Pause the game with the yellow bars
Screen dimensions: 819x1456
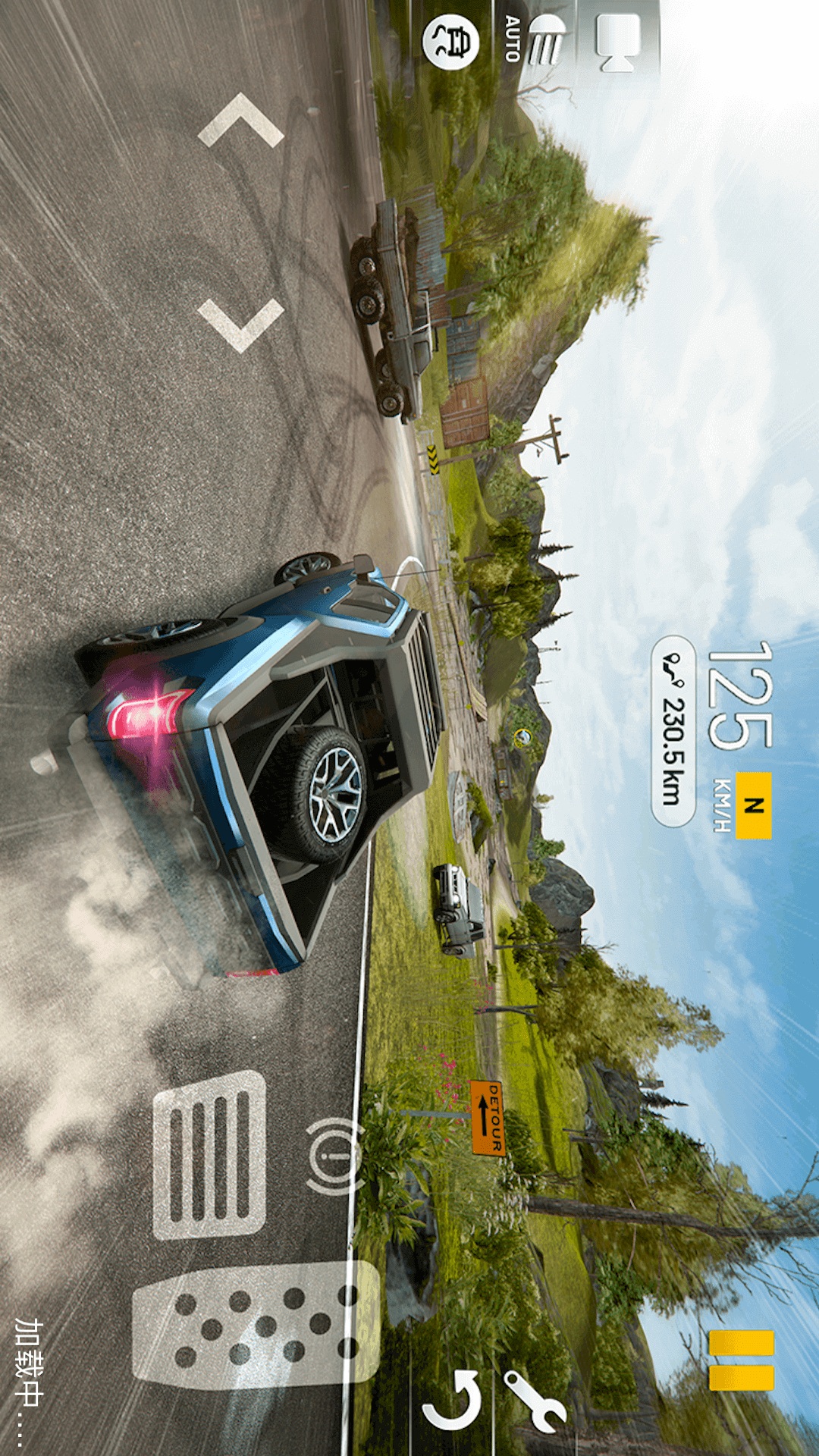pyautogui.click(x=742, y=1360)
